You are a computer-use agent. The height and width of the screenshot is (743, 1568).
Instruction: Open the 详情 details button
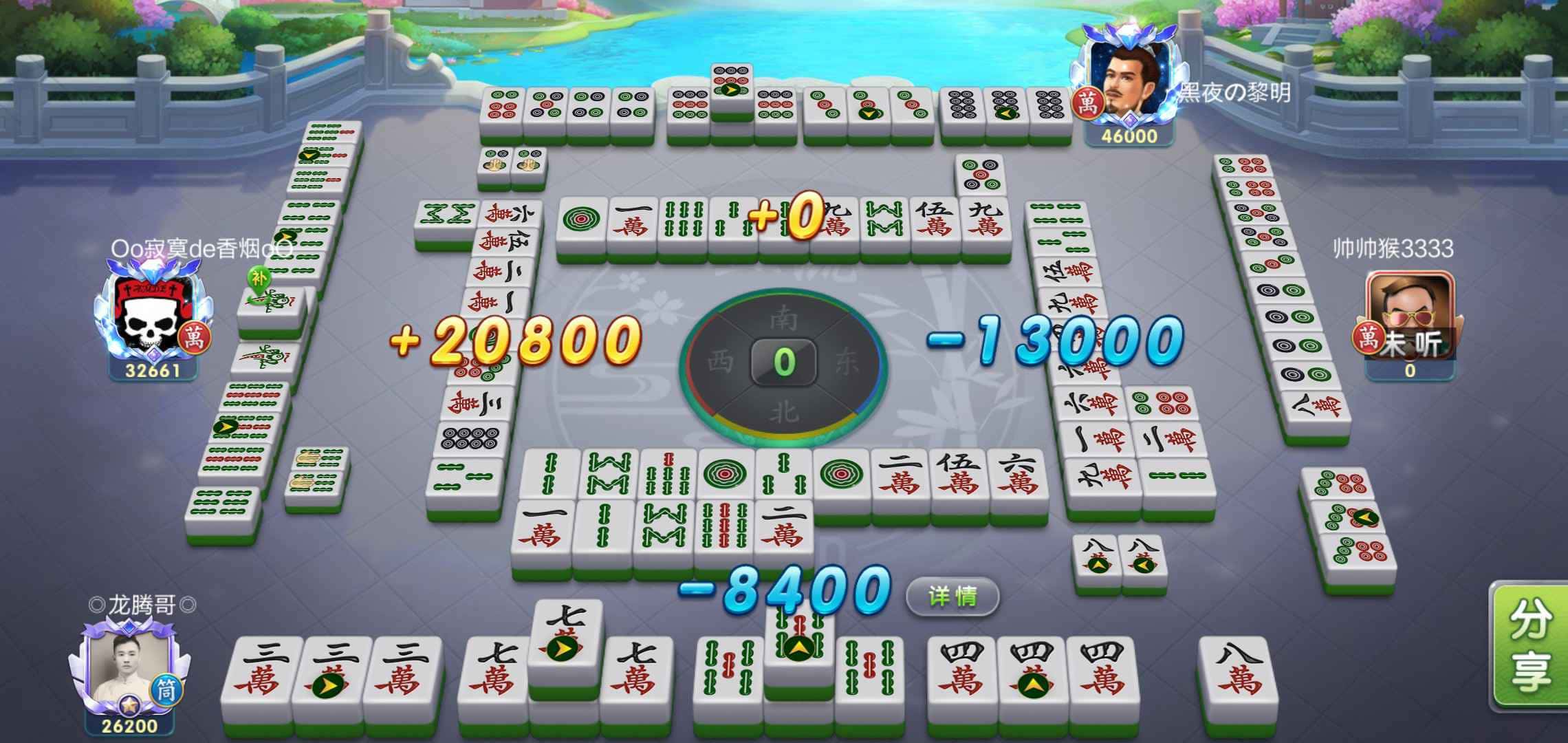952,596
